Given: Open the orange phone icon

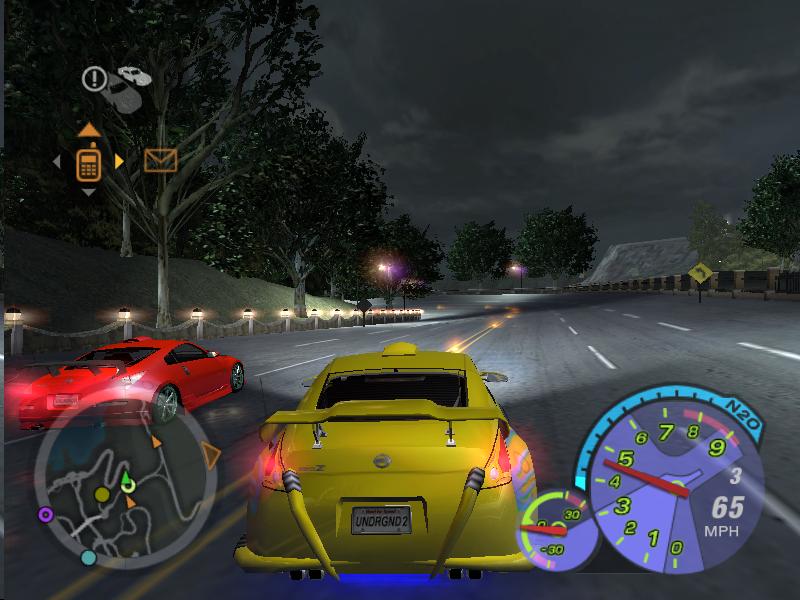Looking at the screenshot, I should click(x=88, y=161).
